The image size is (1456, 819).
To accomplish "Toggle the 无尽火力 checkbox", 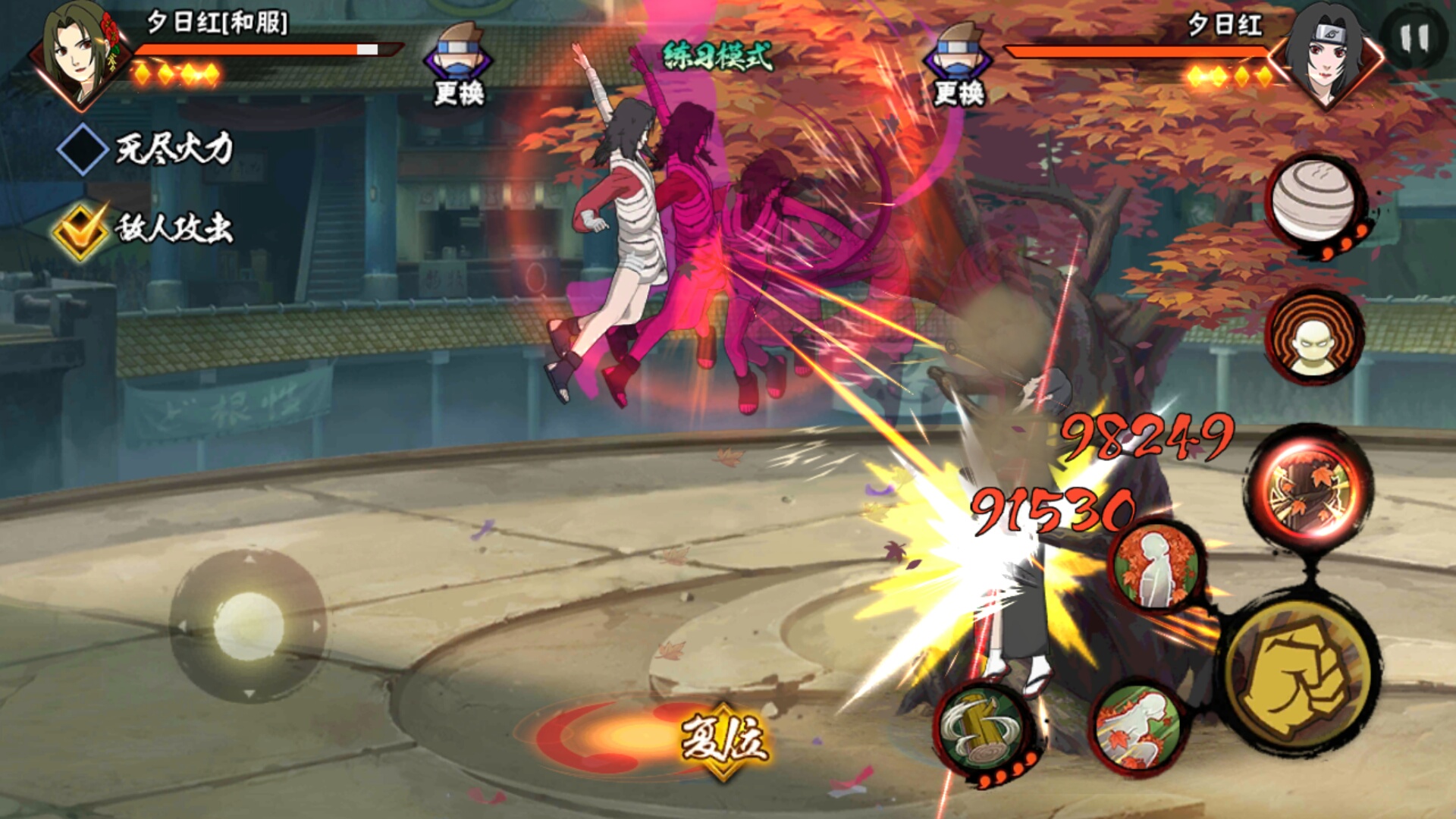I will pyautogui.click(x=82, y=149).
